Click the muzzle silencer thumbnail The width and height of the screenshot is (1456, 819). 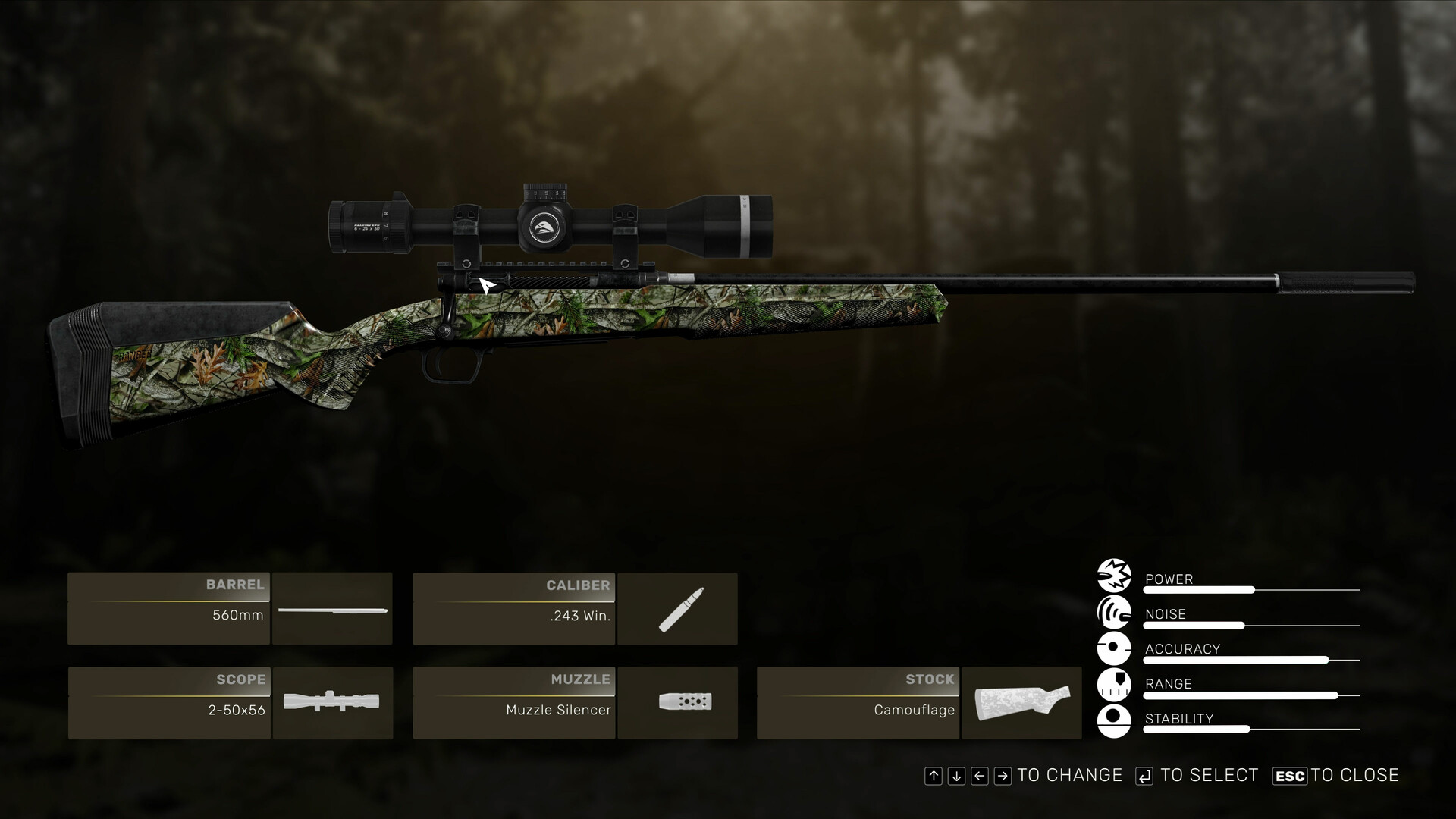coord(677,703)
